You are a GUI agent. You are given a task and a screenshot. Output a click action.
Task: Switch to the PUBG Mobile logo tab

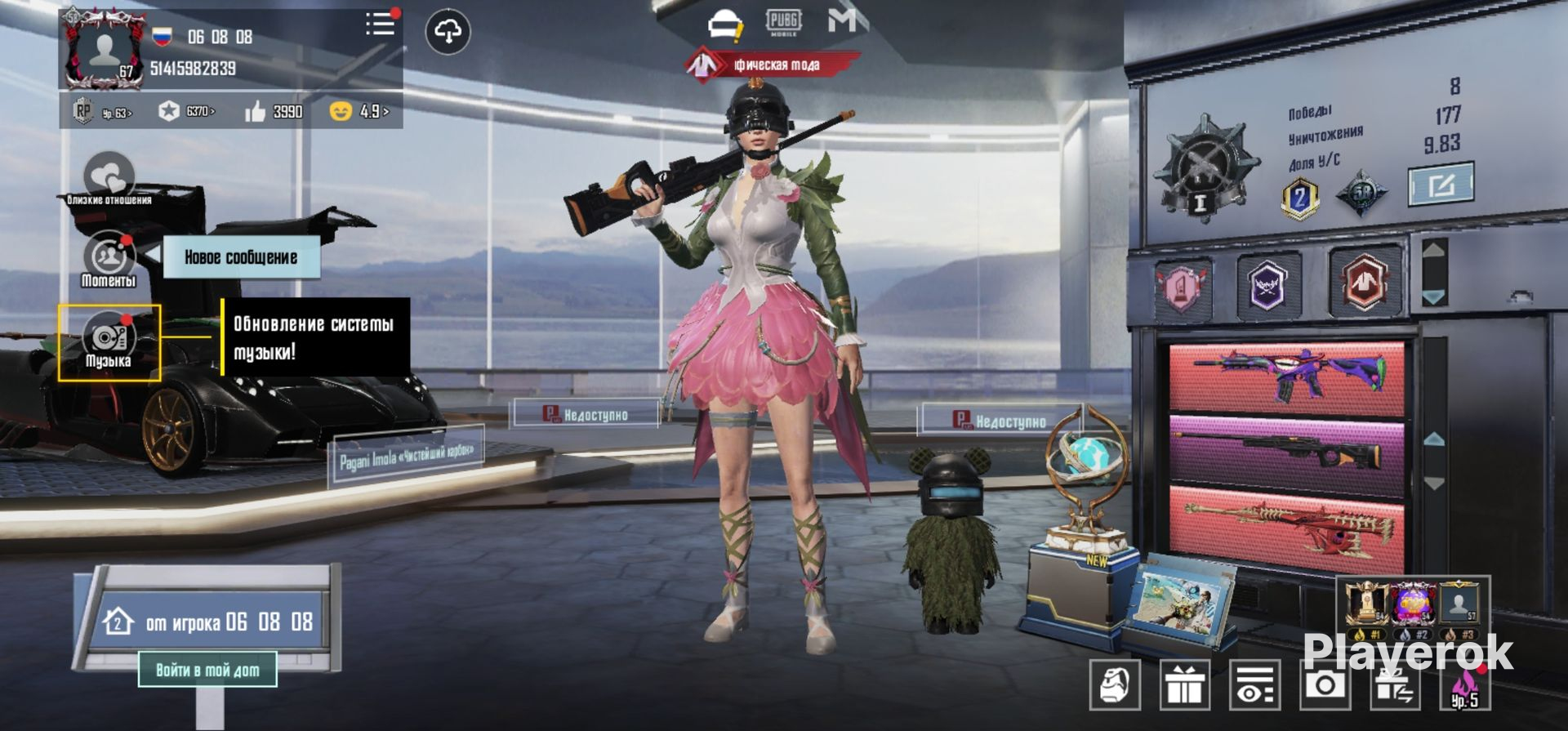click(x=782, y=22)
